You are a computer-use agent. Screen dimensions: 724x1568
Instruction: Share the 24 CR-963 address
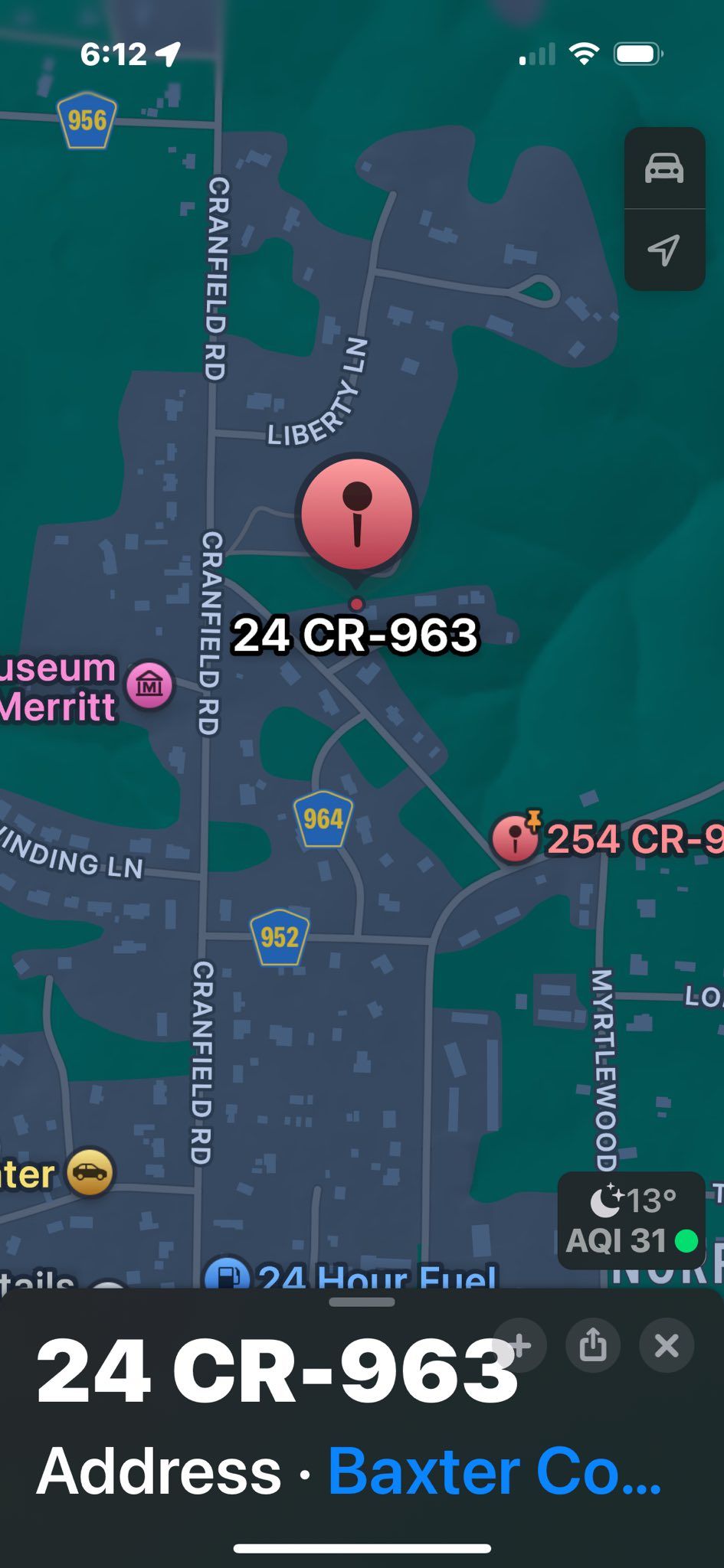point(592,1345)
